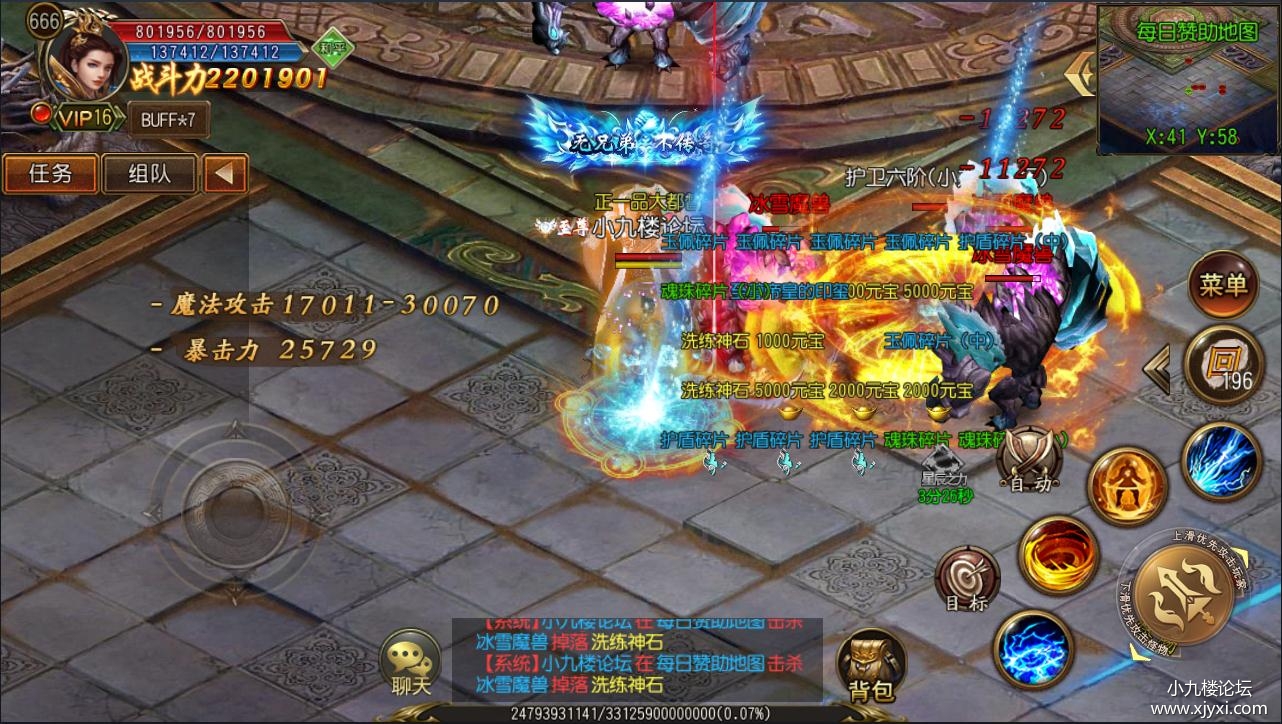Open the 菜单 menu button
Screen dimensions: 1282x724
click(x=1223, y=286)
